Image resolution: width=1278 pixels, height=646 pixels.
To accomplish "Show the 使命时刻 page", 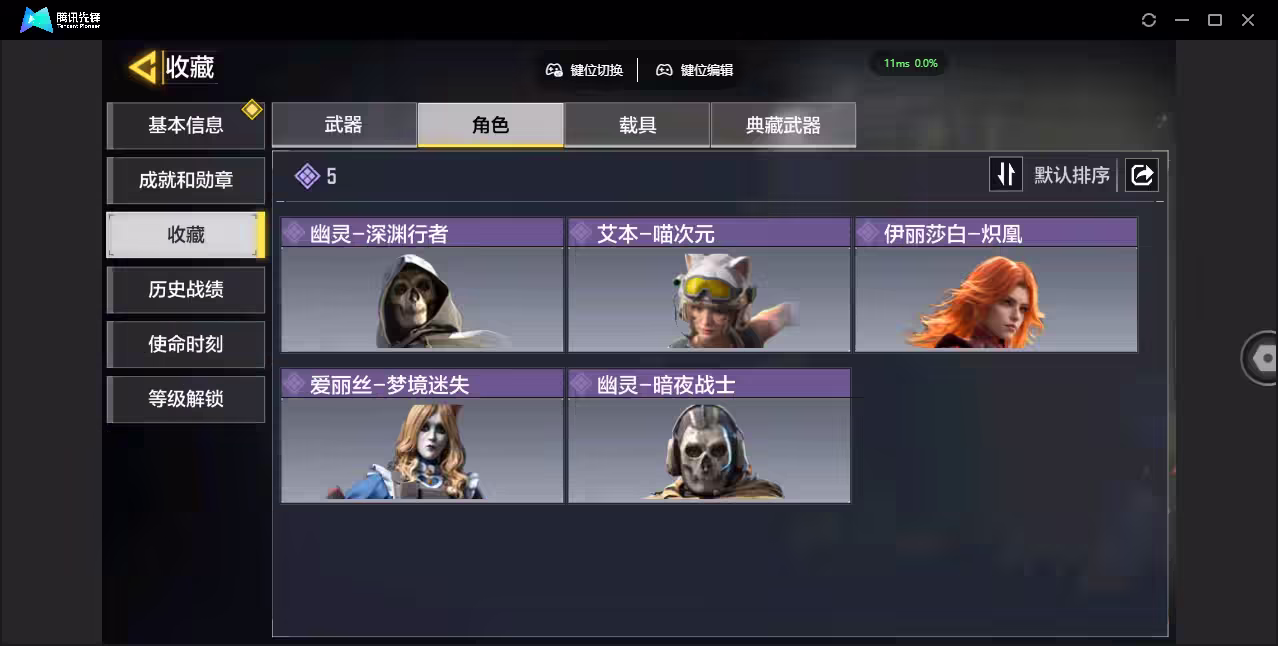I will tap(186, 345).
